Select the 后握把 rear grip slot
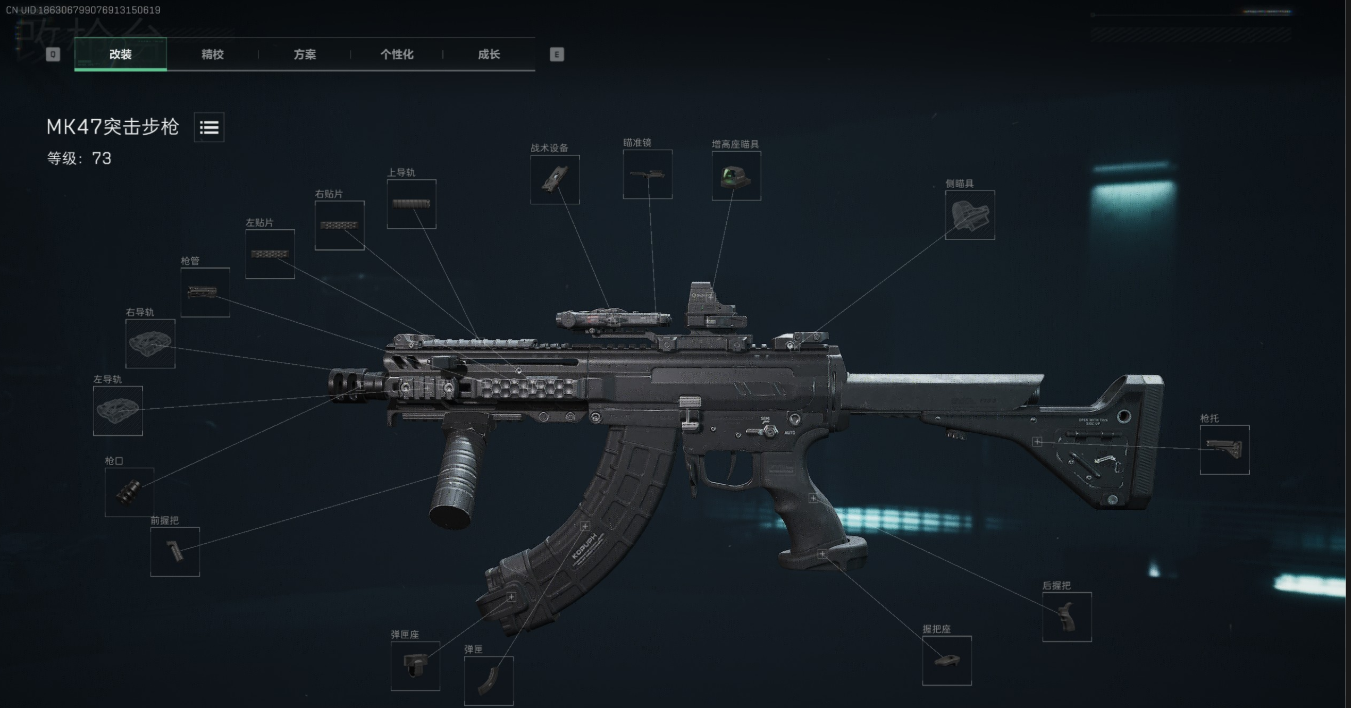This screenshot has width=1351, height=708. pos(1066,617)
